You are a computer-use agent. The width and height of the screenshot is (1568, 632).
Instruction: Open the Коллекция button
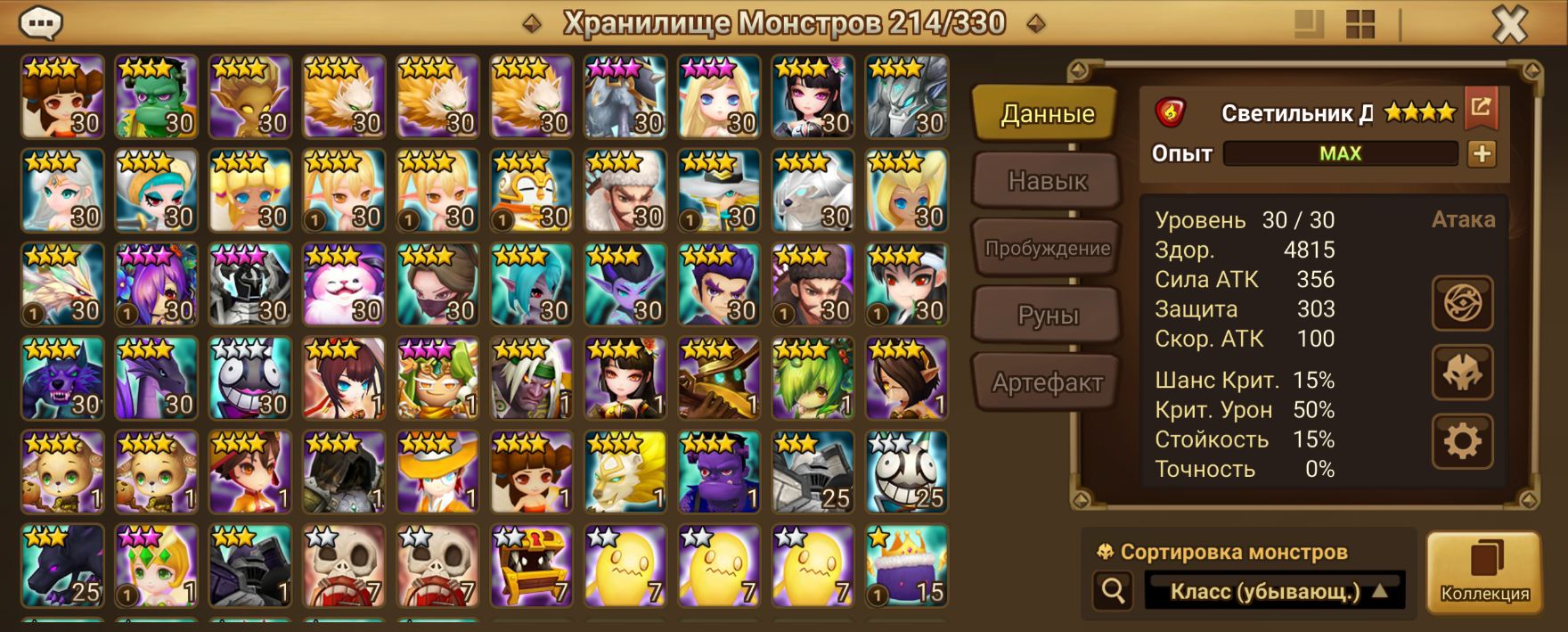[1484, 572]
